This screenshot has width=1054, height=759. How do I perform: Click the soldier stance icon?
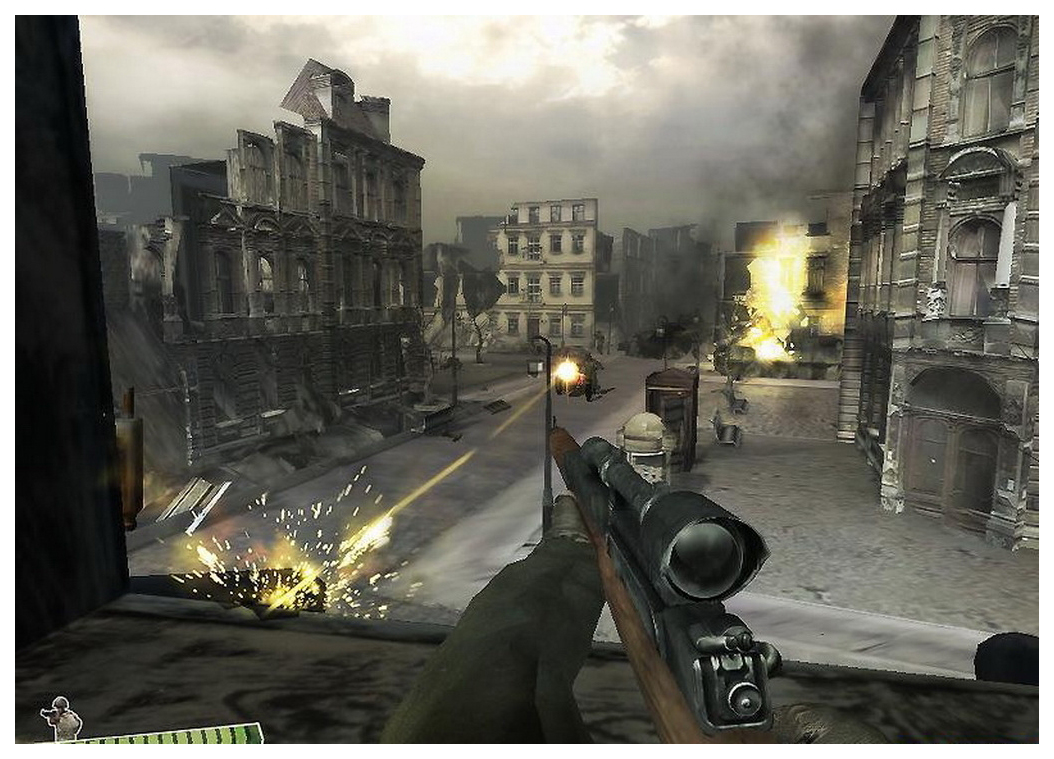(x=60, y=718)
